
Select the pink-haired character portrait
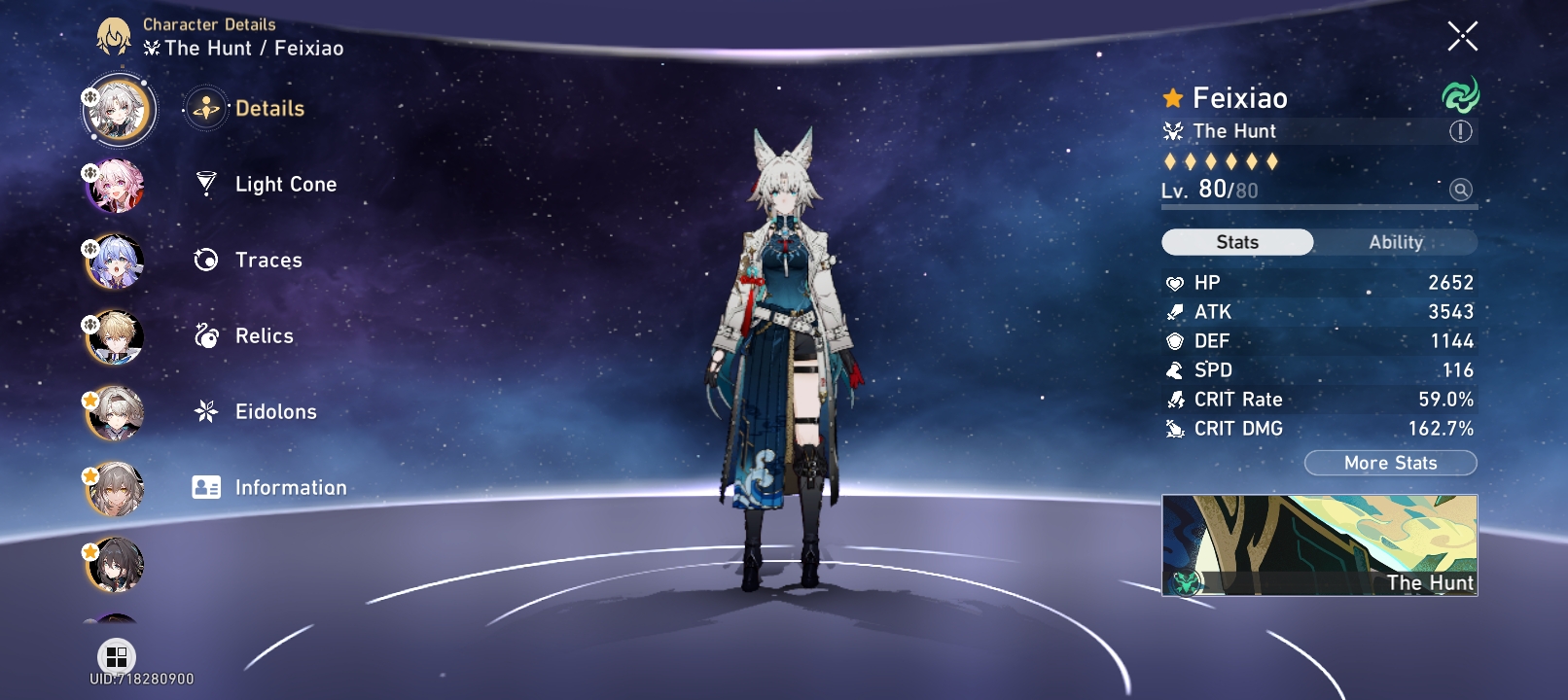point(117,186)
